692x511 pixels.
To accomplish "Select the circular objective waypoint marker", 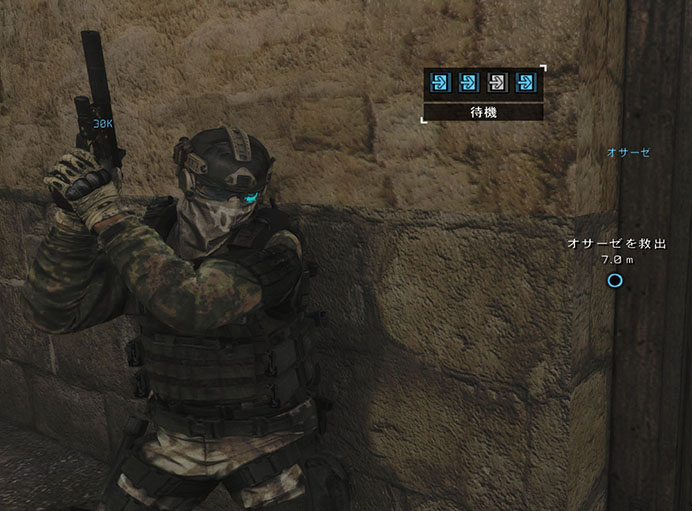I will tap(615, 281).
